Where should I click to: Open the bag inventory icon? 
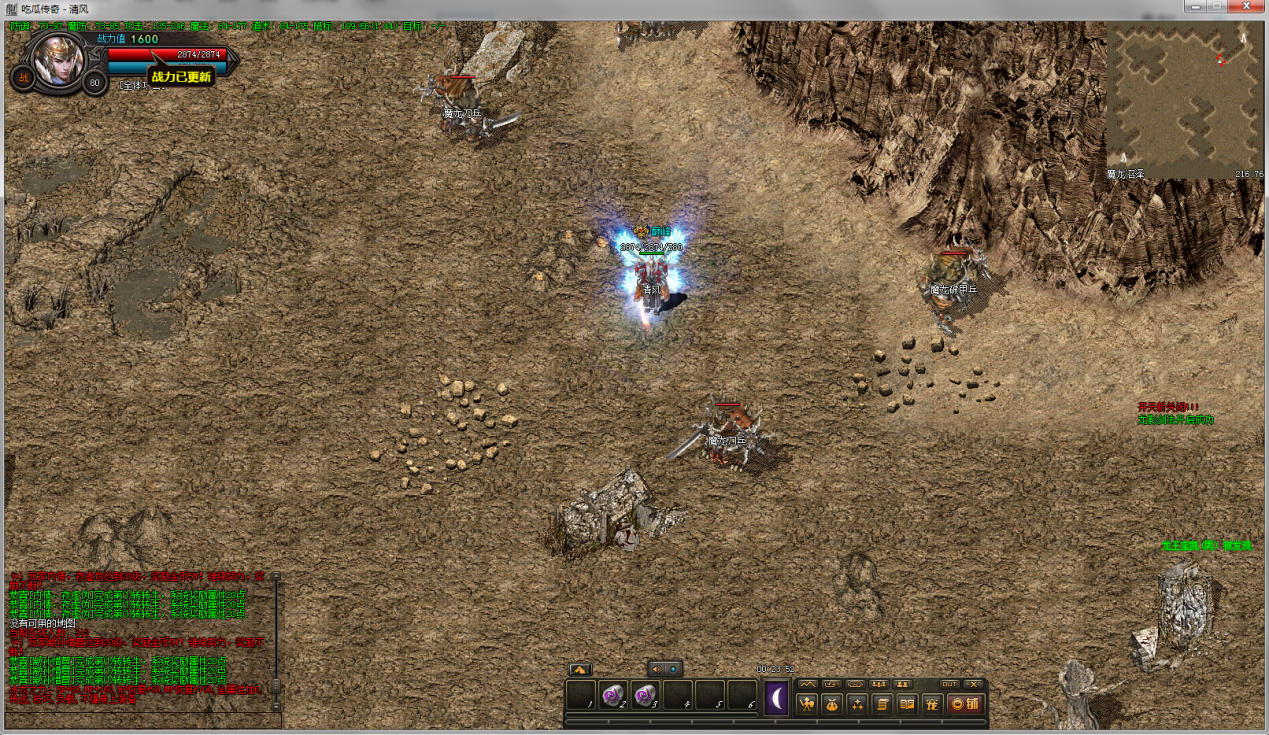point(831,704)
